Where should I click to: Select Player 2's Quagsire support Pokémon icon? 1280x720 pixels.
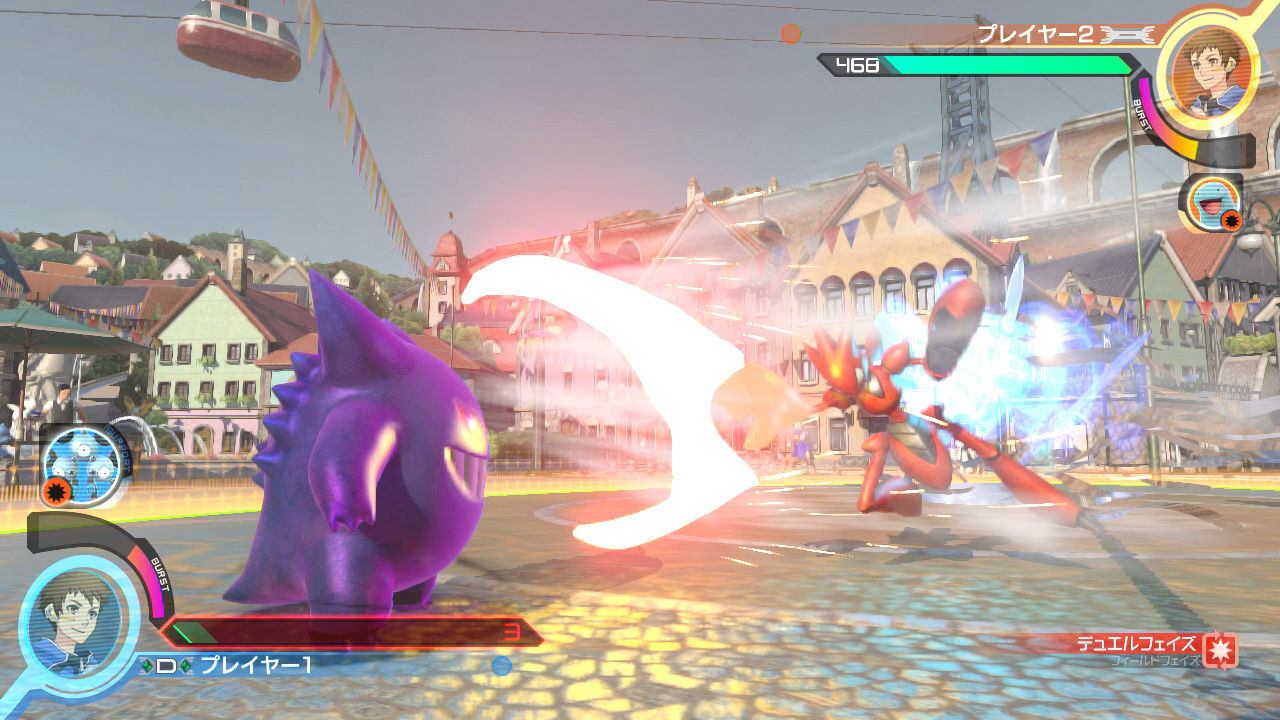click(x=1211, y=203)
